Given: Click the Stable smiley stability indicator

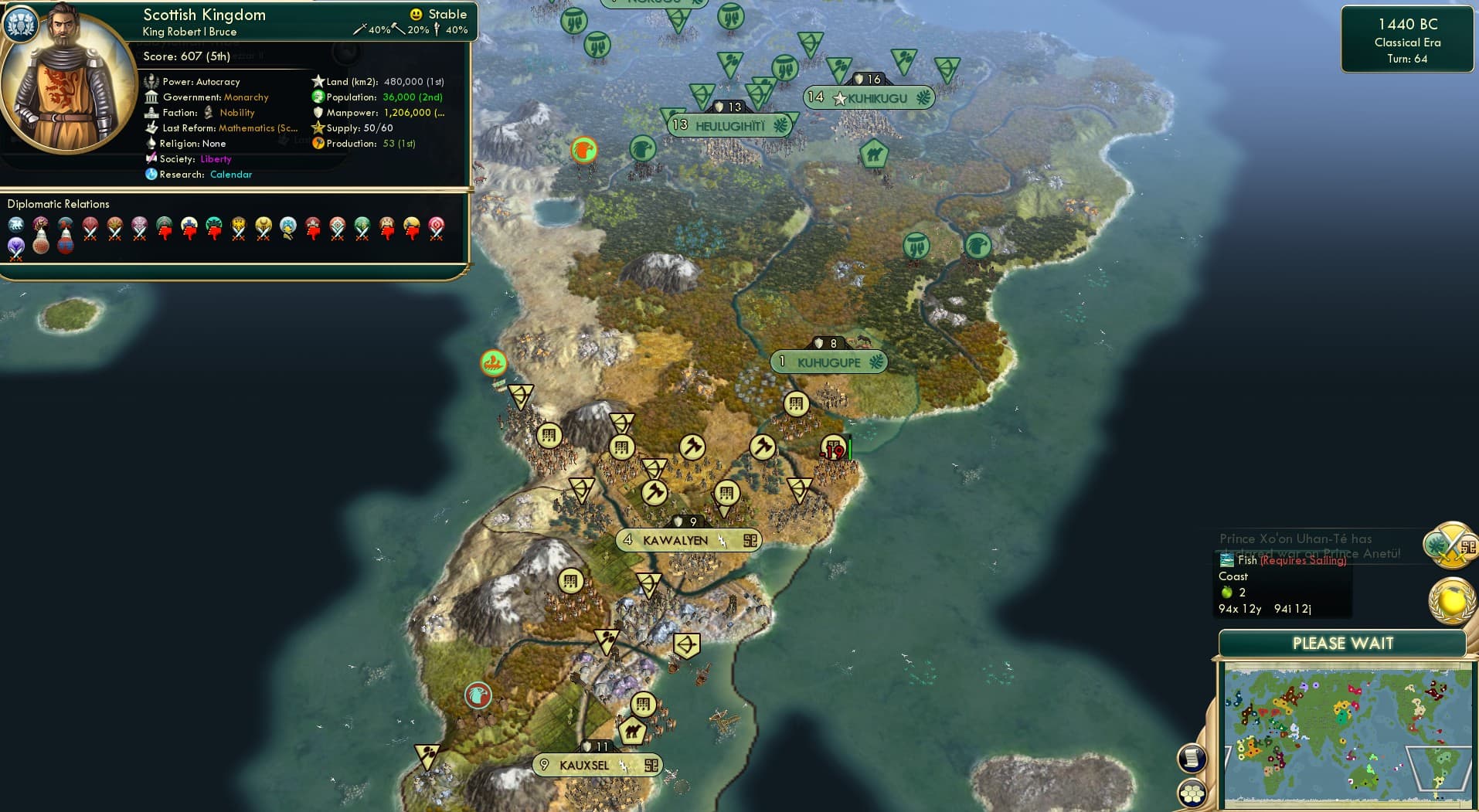Looking at the screenshot, I should tap(416, 14).
